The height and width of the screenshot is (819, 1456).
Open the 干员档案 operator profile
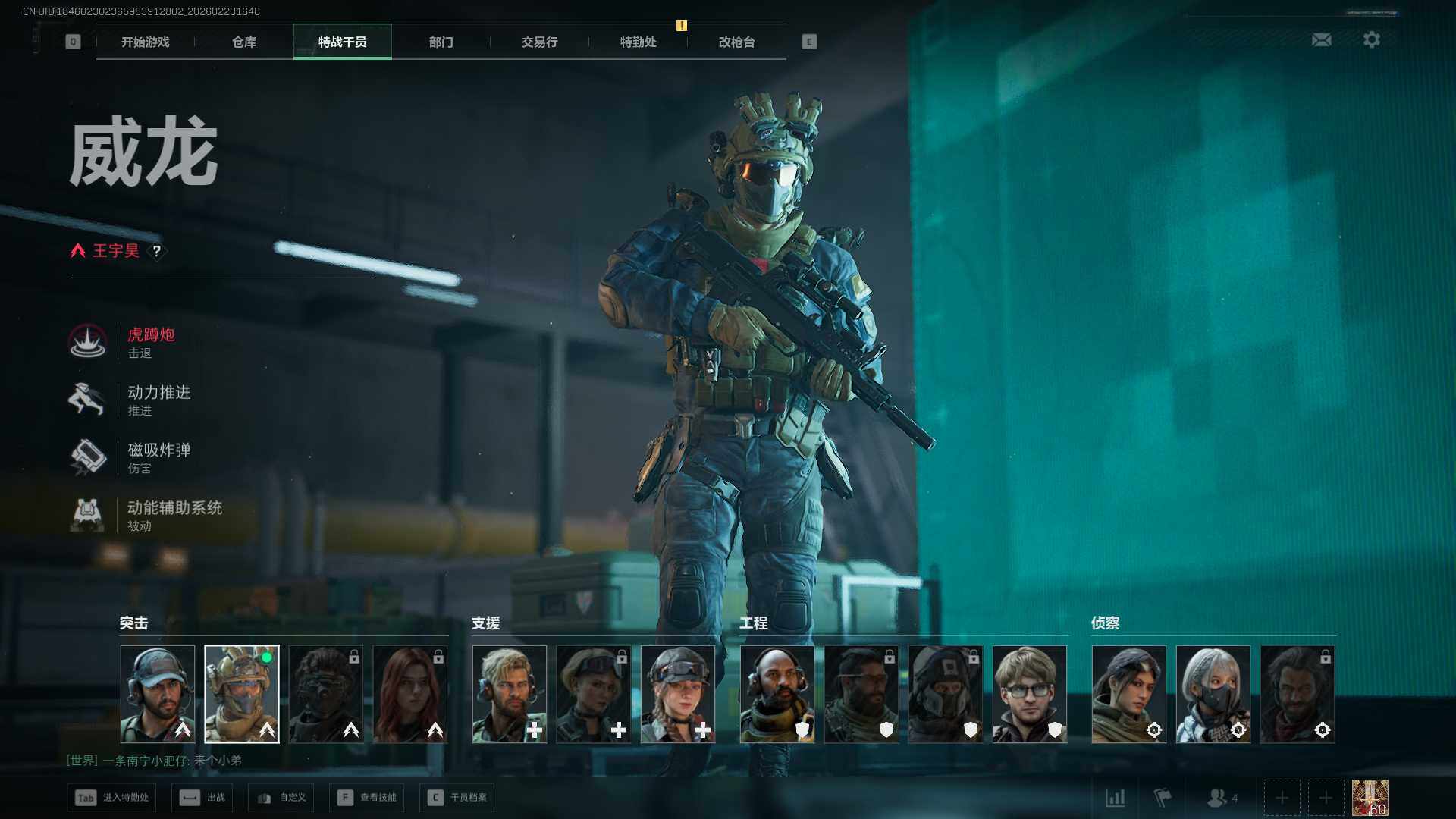tap(457, 798)
